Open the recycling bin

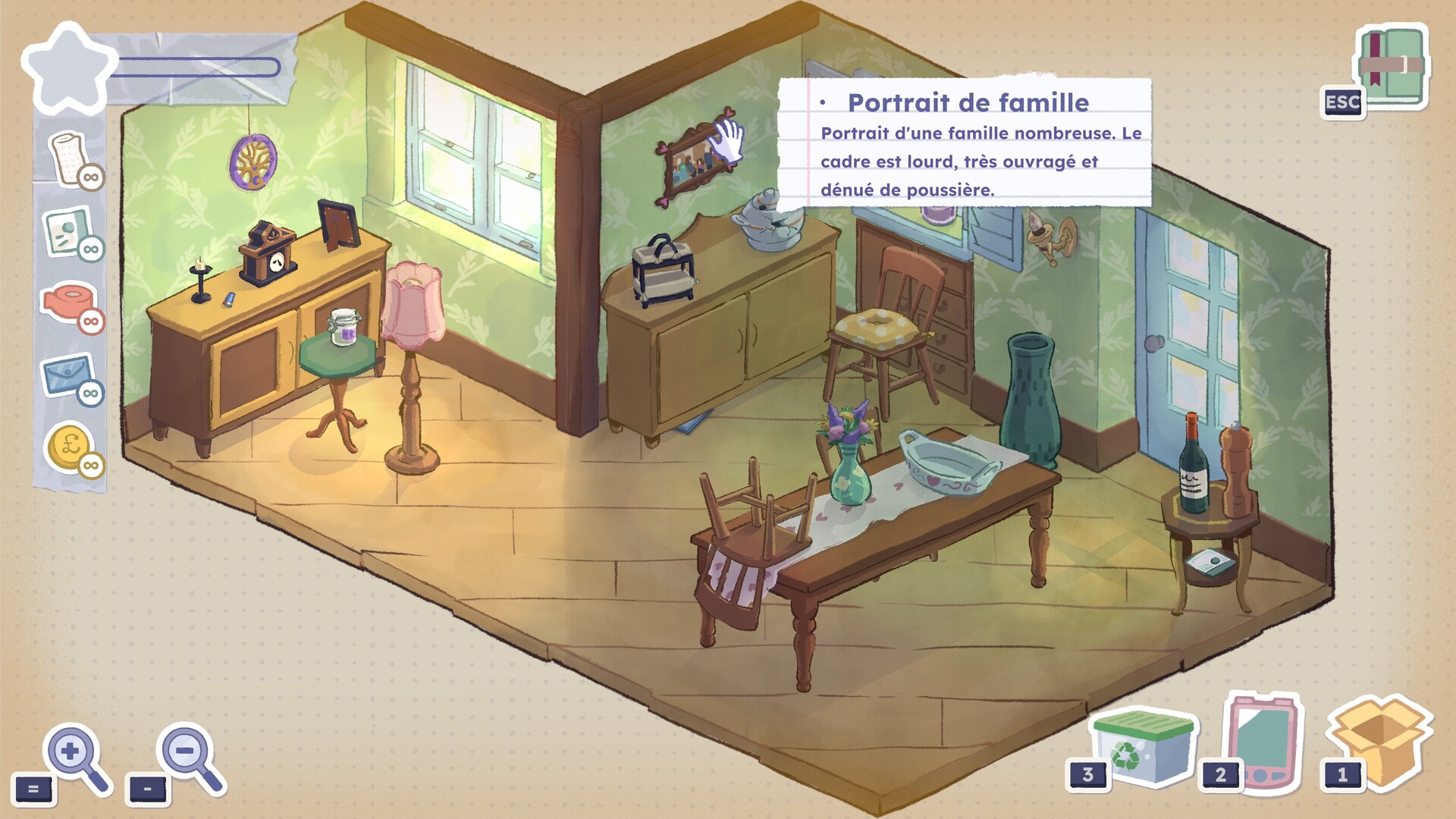click(x=1142, y=745)
